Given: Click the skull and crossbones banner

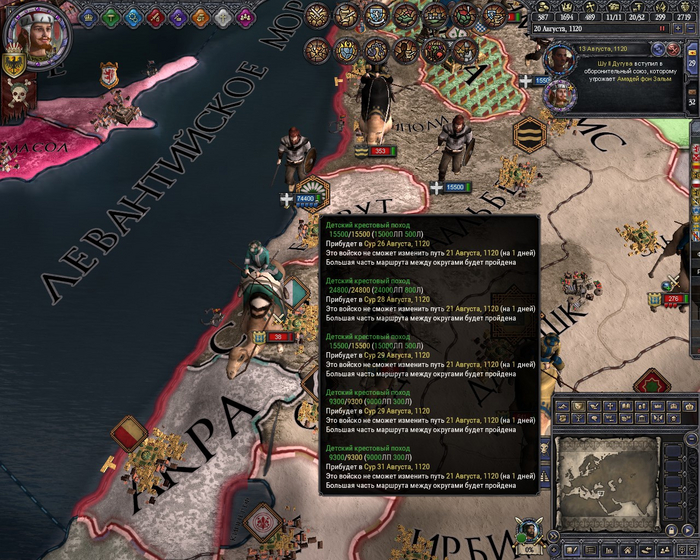Looking at the screenshot, I should point(17,97).
